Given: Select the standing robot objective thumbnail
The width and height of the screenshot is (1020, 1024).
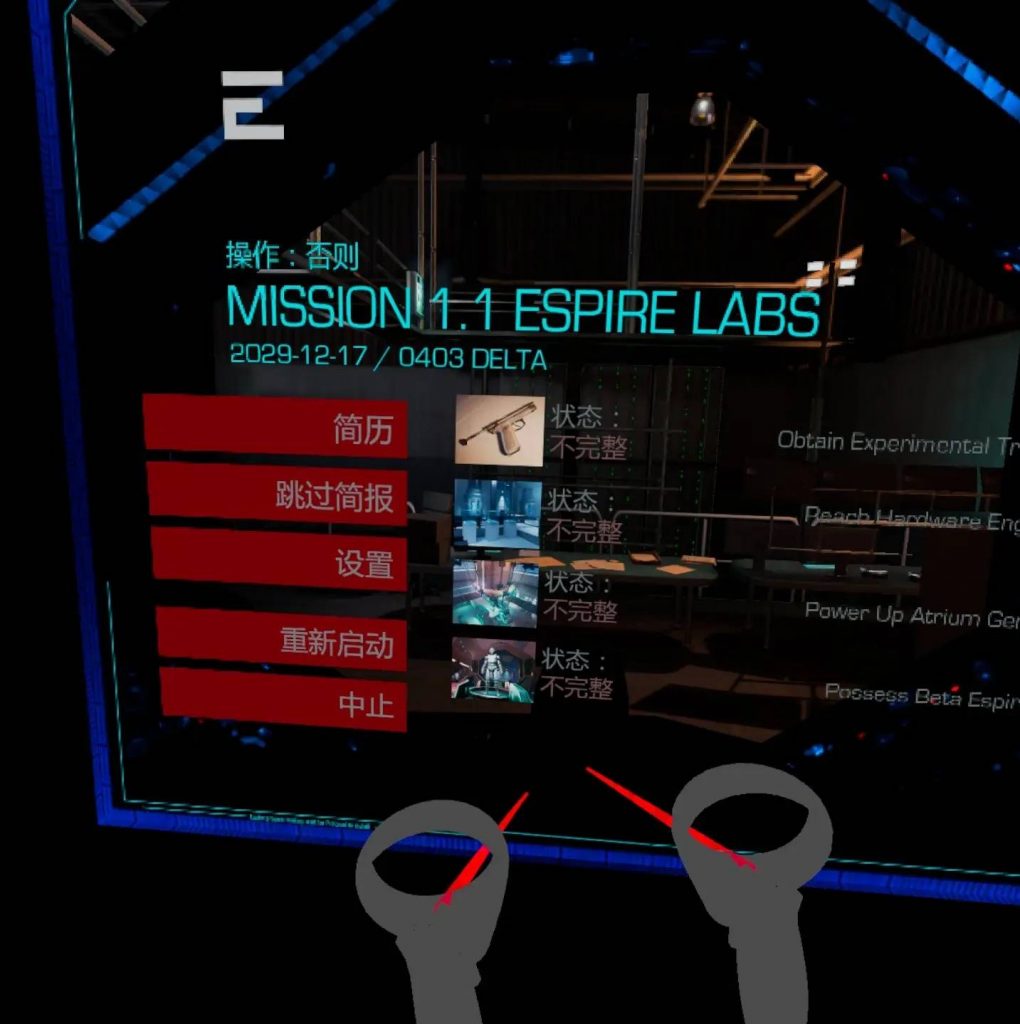Looking at the screenshot, I should coord(491,668).
